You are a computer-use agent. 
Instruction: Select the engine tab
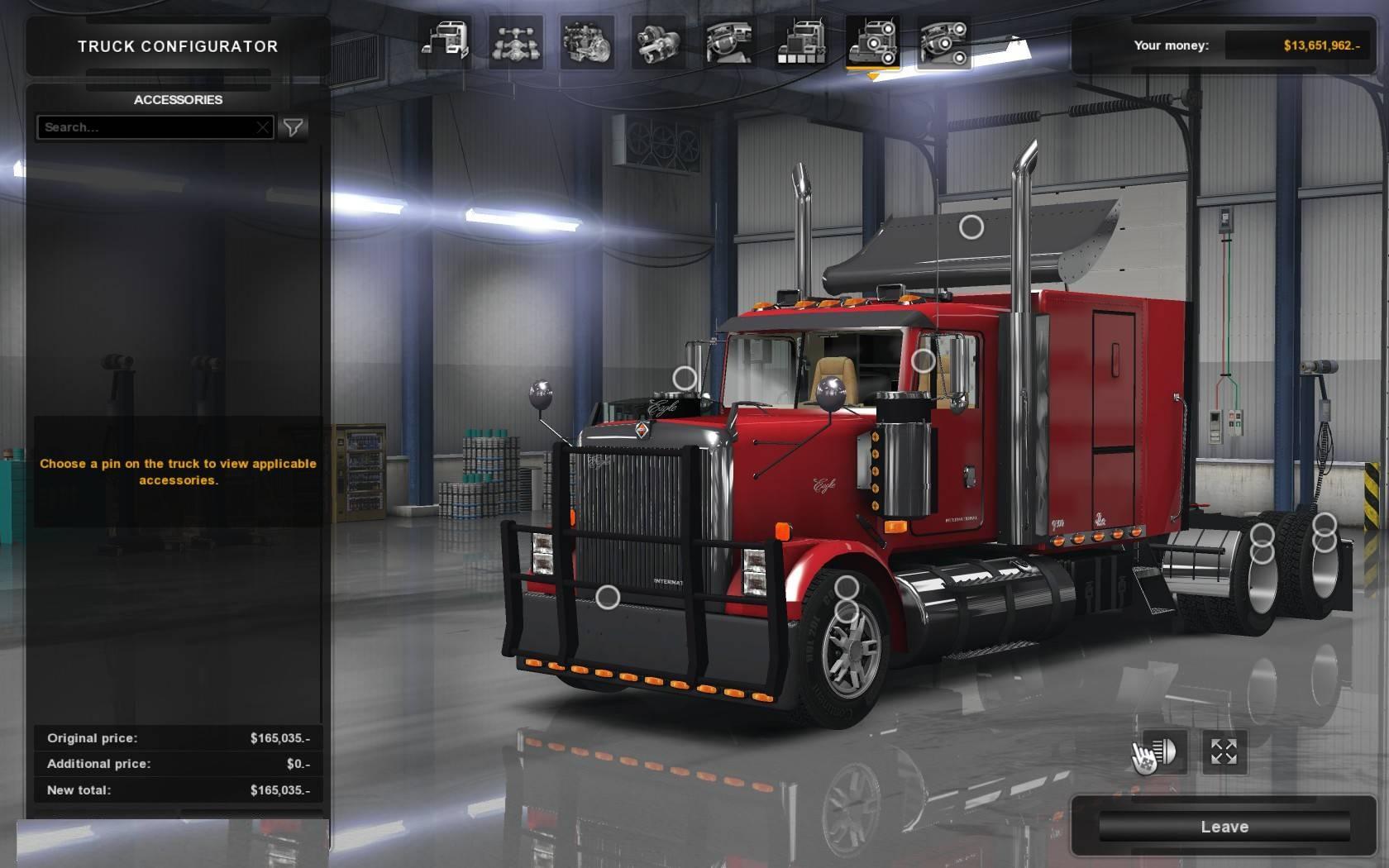point(587,42)
